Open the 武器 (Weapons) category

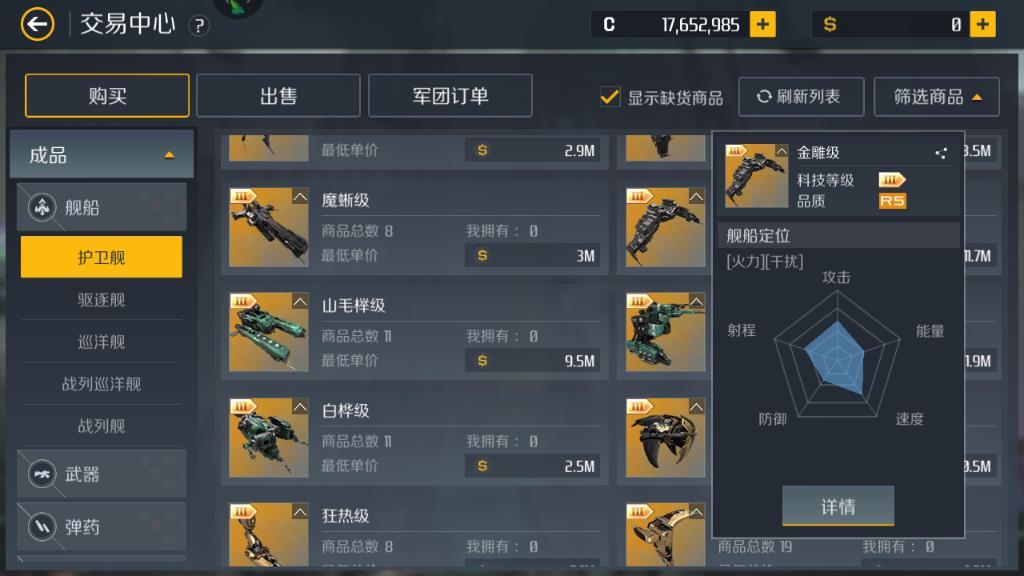click(x=102, y=474)
